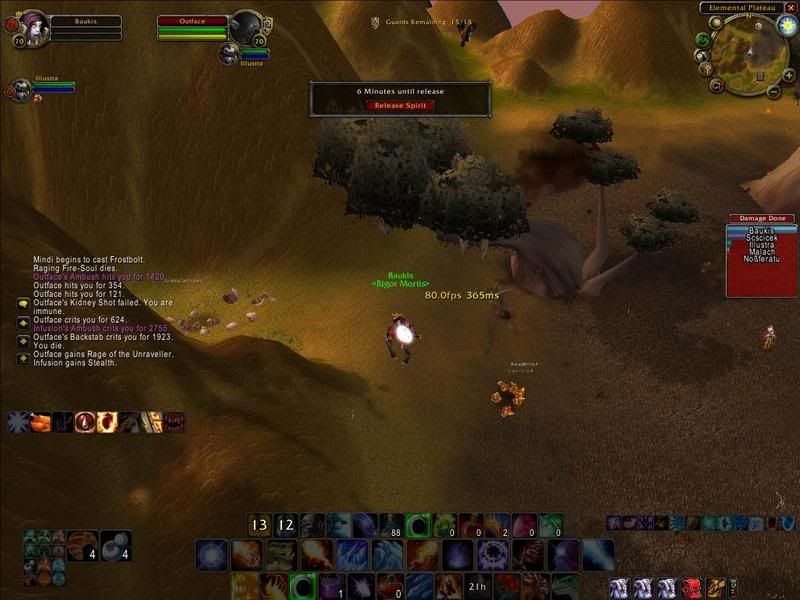Click the action slot showing 21h cooldown
The height and width of the screenshot is (600, 800).
[x=478, y=586]
